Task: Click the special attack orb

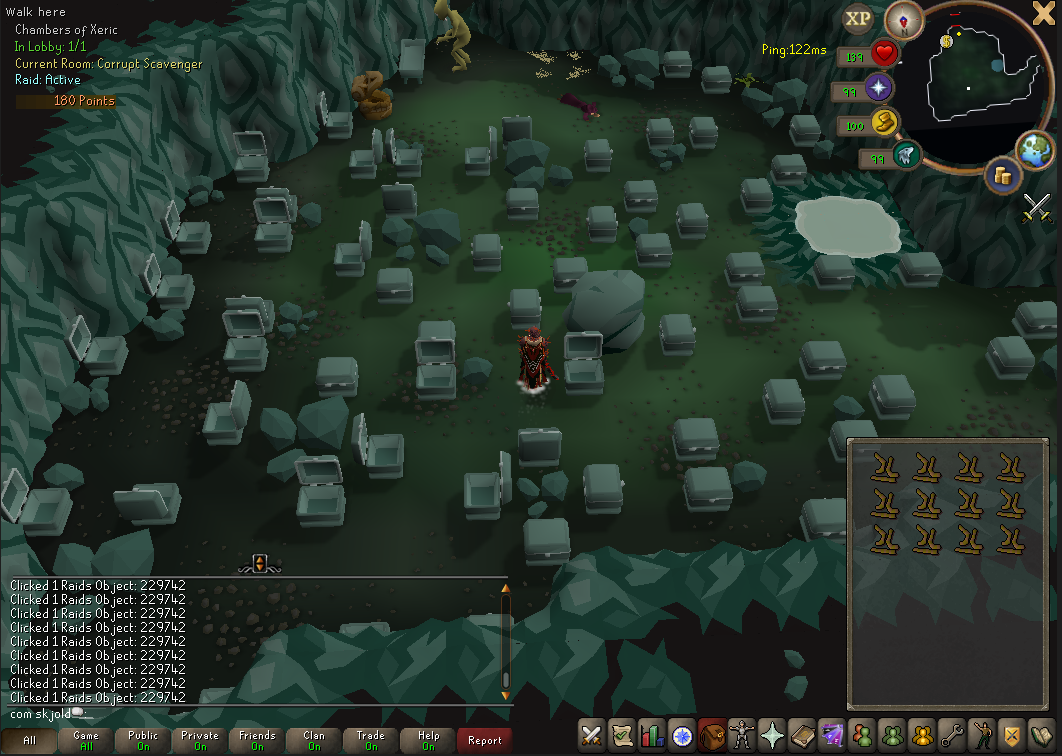Action: point(905,157)
